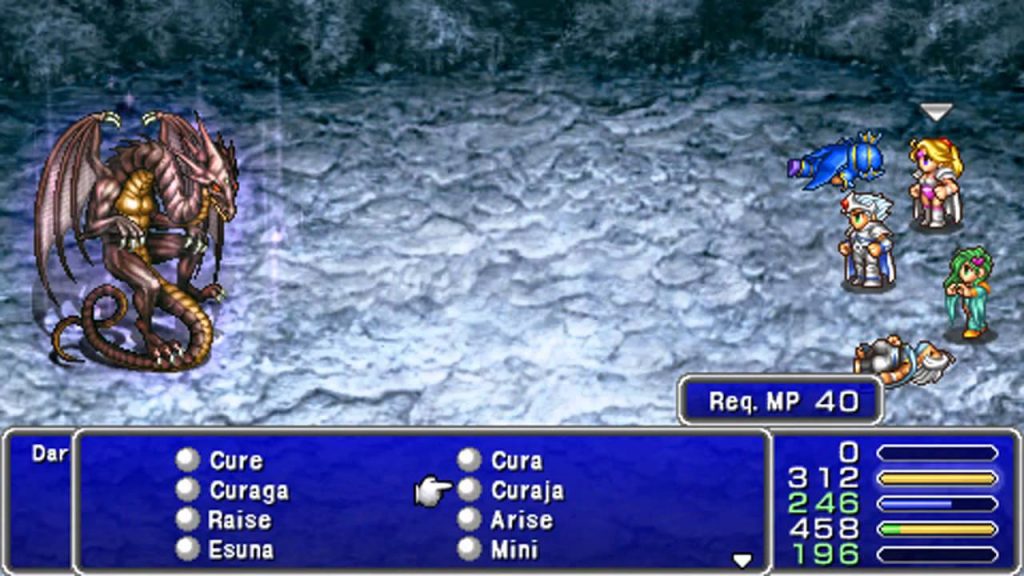
Task: Click the spell list's down arrow
Action: coord(742,560)
